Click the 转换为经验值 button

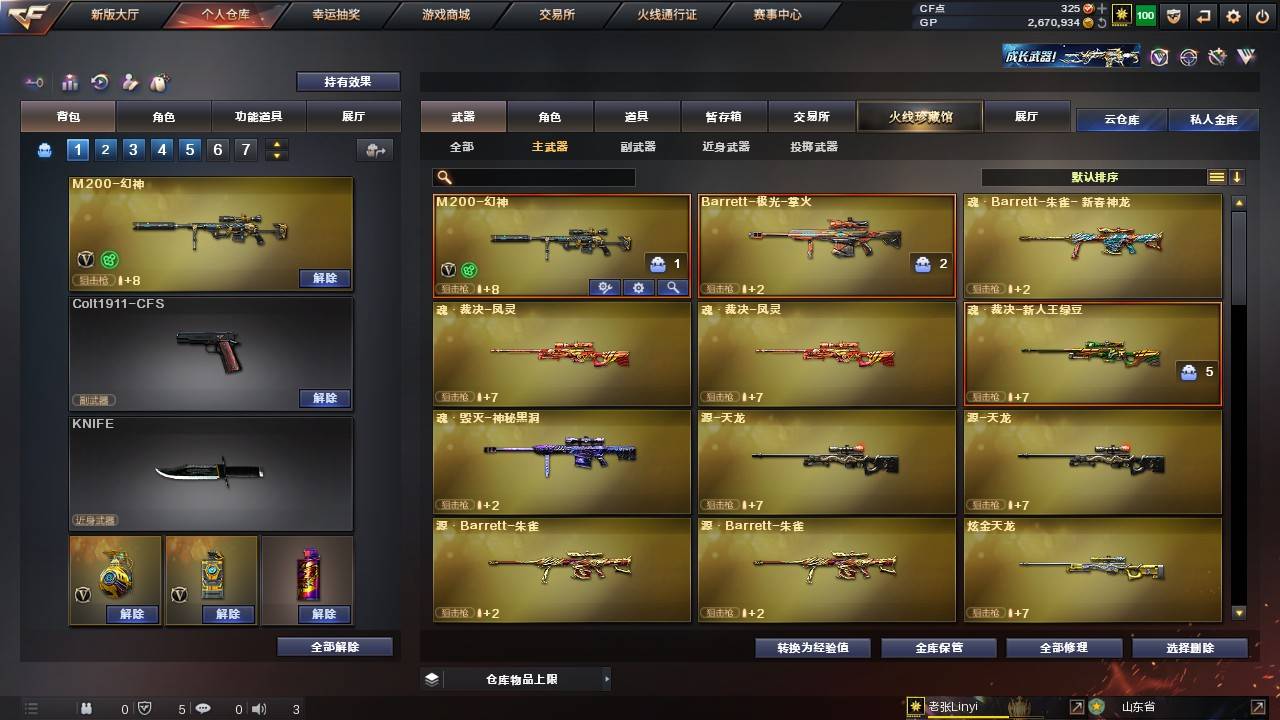click(x=811, y=647)
